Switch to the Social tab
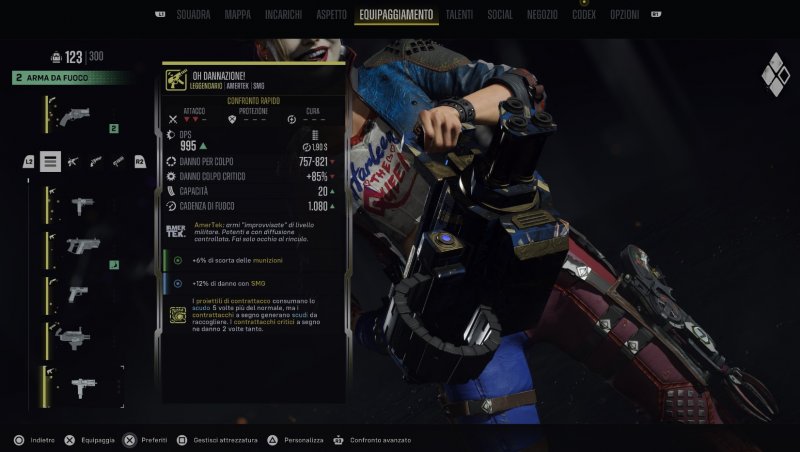The image size is (800, 452). (500, 15)
